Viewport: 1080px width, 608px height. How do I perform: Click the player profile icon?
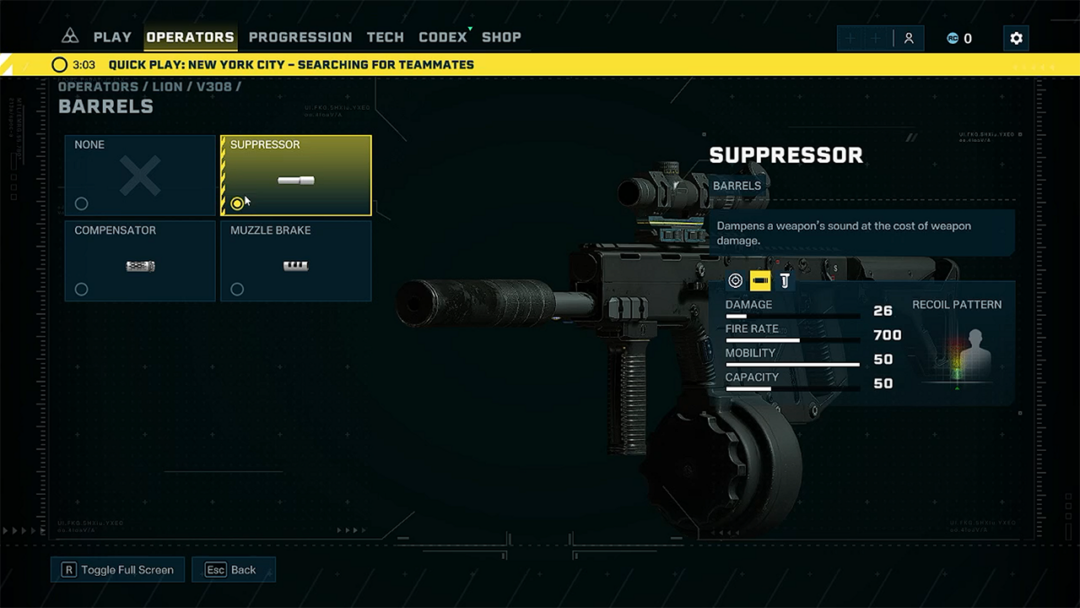[x=909, y=38]
